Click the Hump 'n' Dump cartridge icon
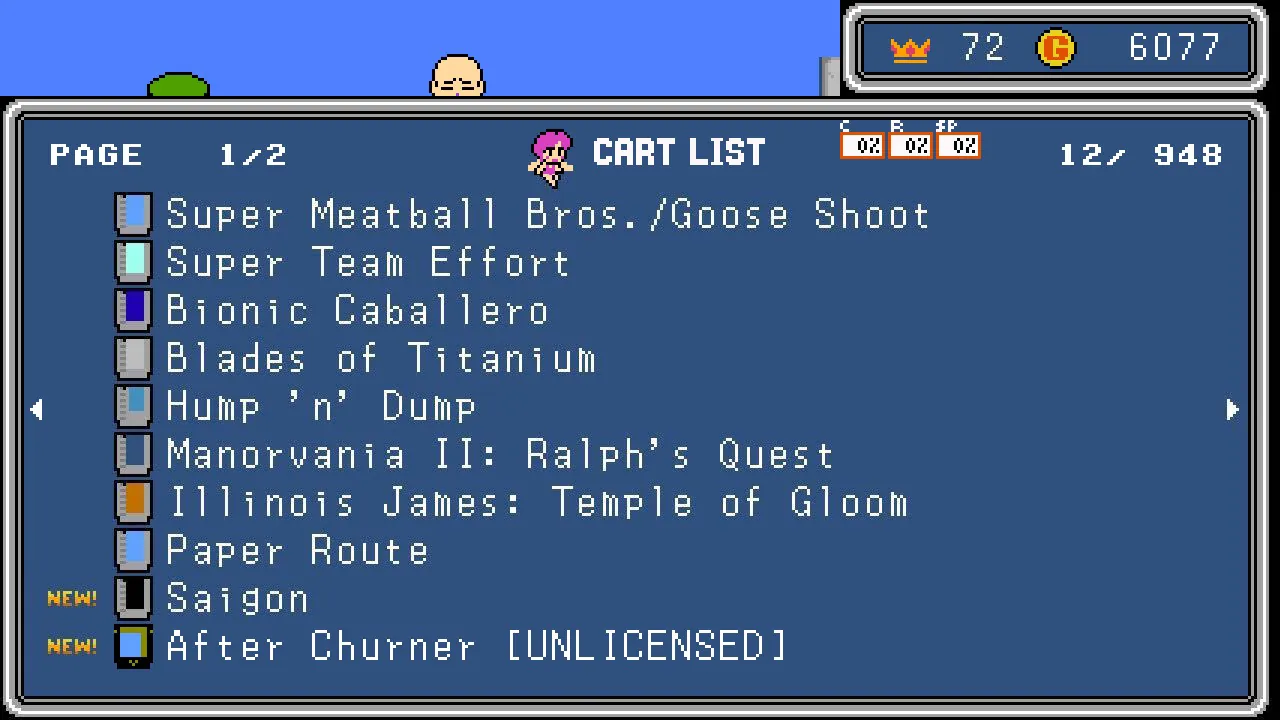 click(133, 405)
